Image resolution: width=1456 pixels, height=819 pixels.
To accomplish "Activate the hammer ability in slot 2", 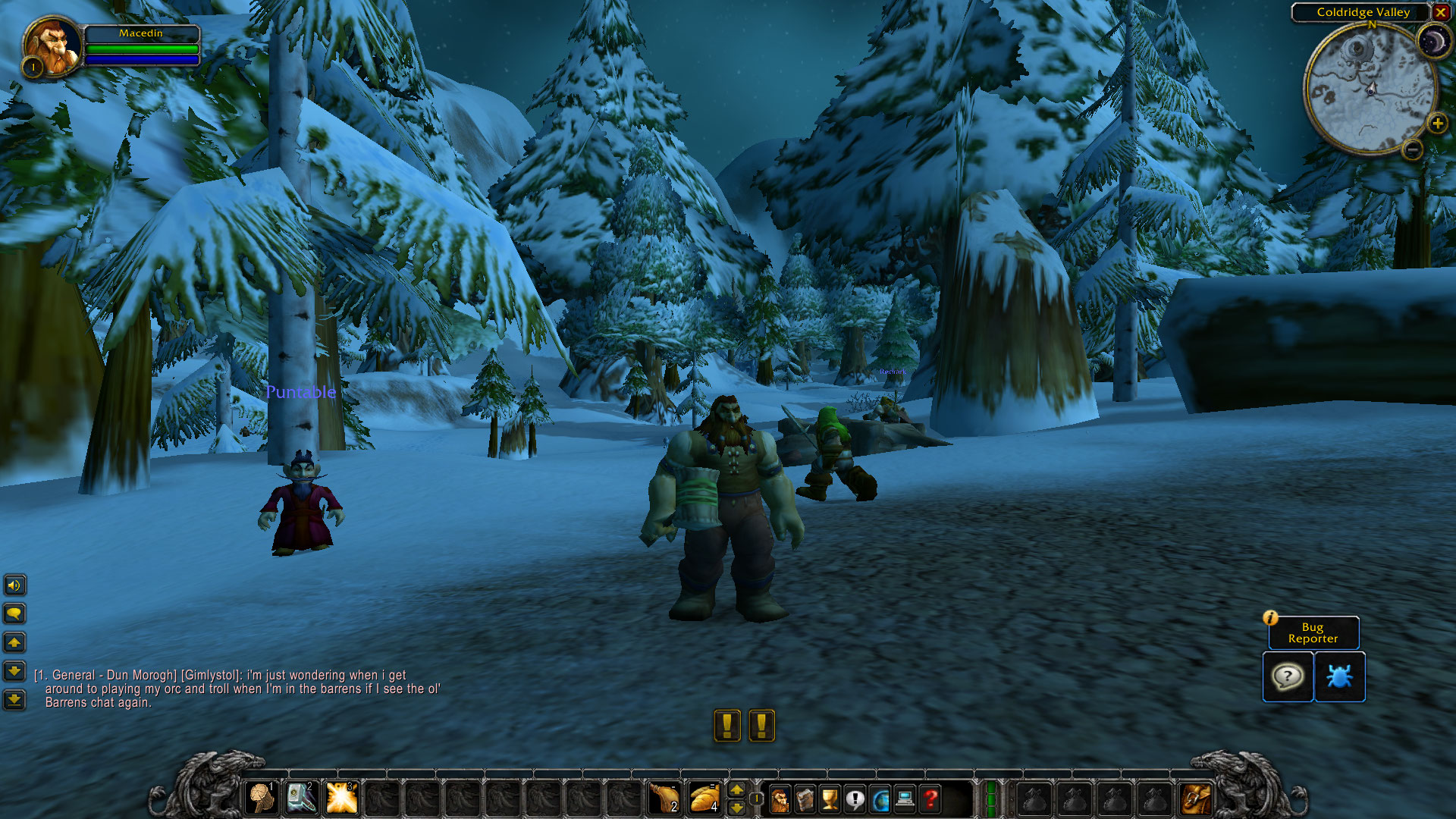I will point(301,798).
